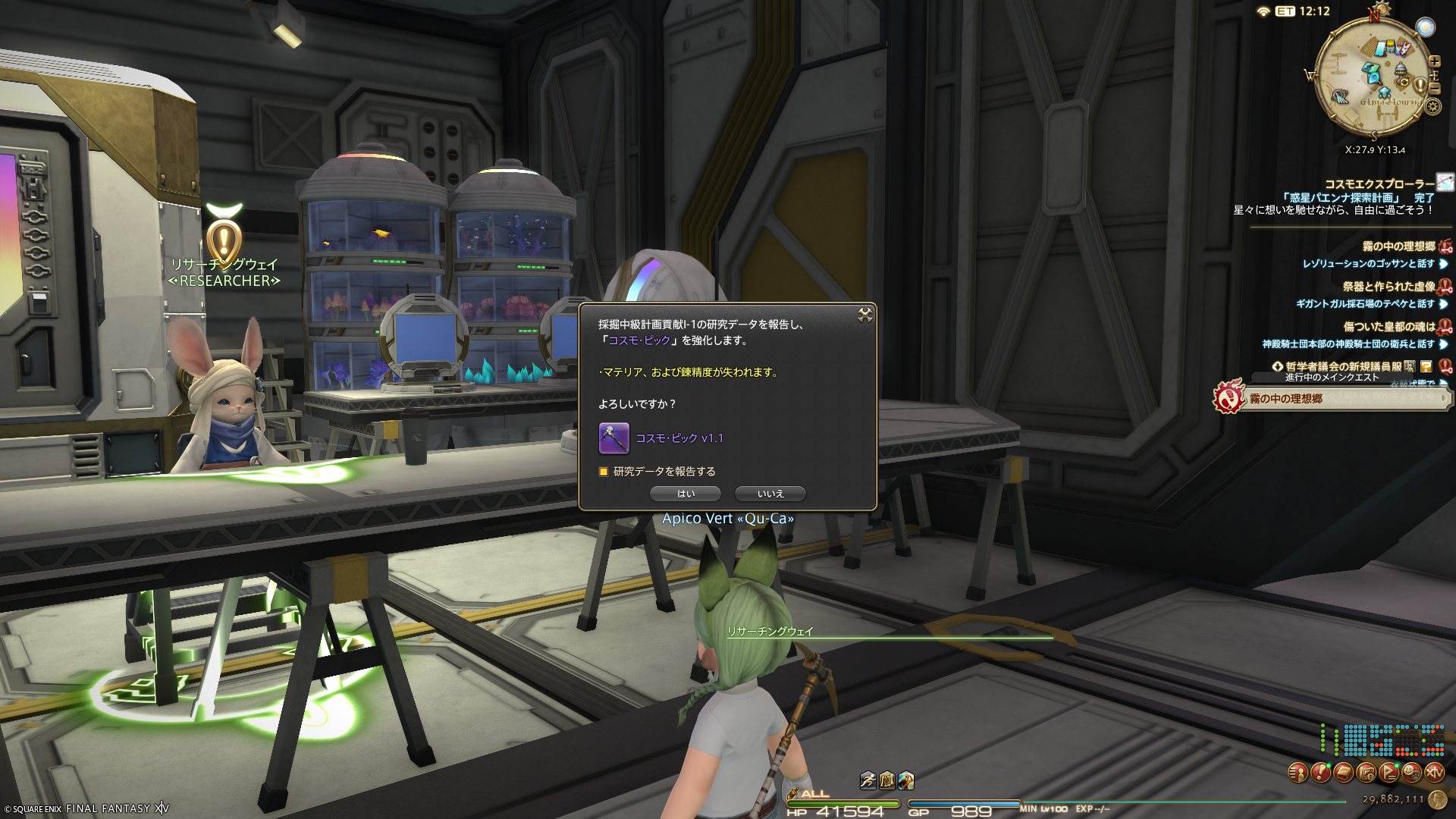This screenshot has width=1456, height=819.
Task: Tick the 研究データを報告する checkbox
Action: pyautogui.click(x=604, y=472)
